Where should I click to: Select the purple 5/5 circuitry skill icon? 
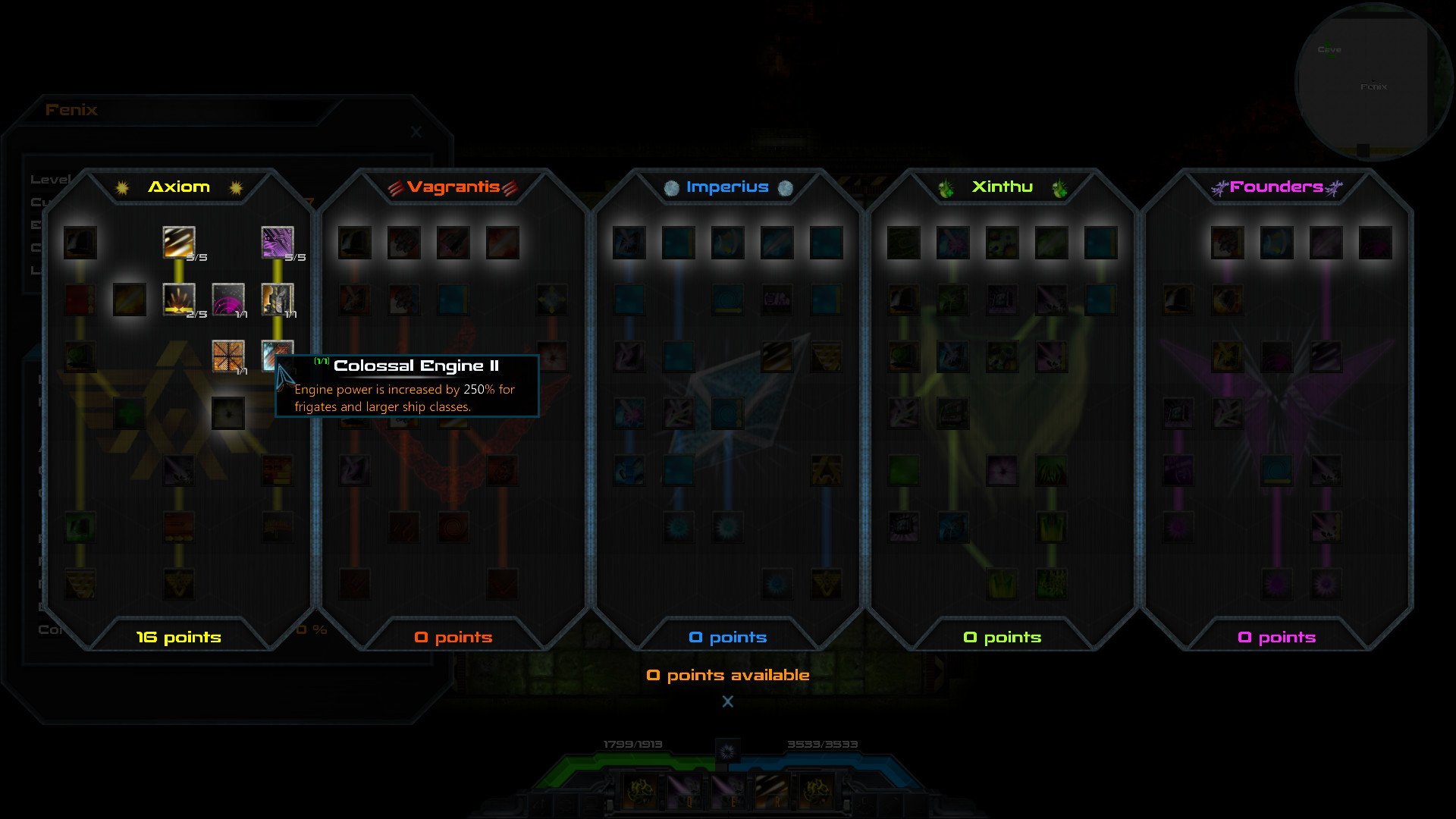[277, 242]
